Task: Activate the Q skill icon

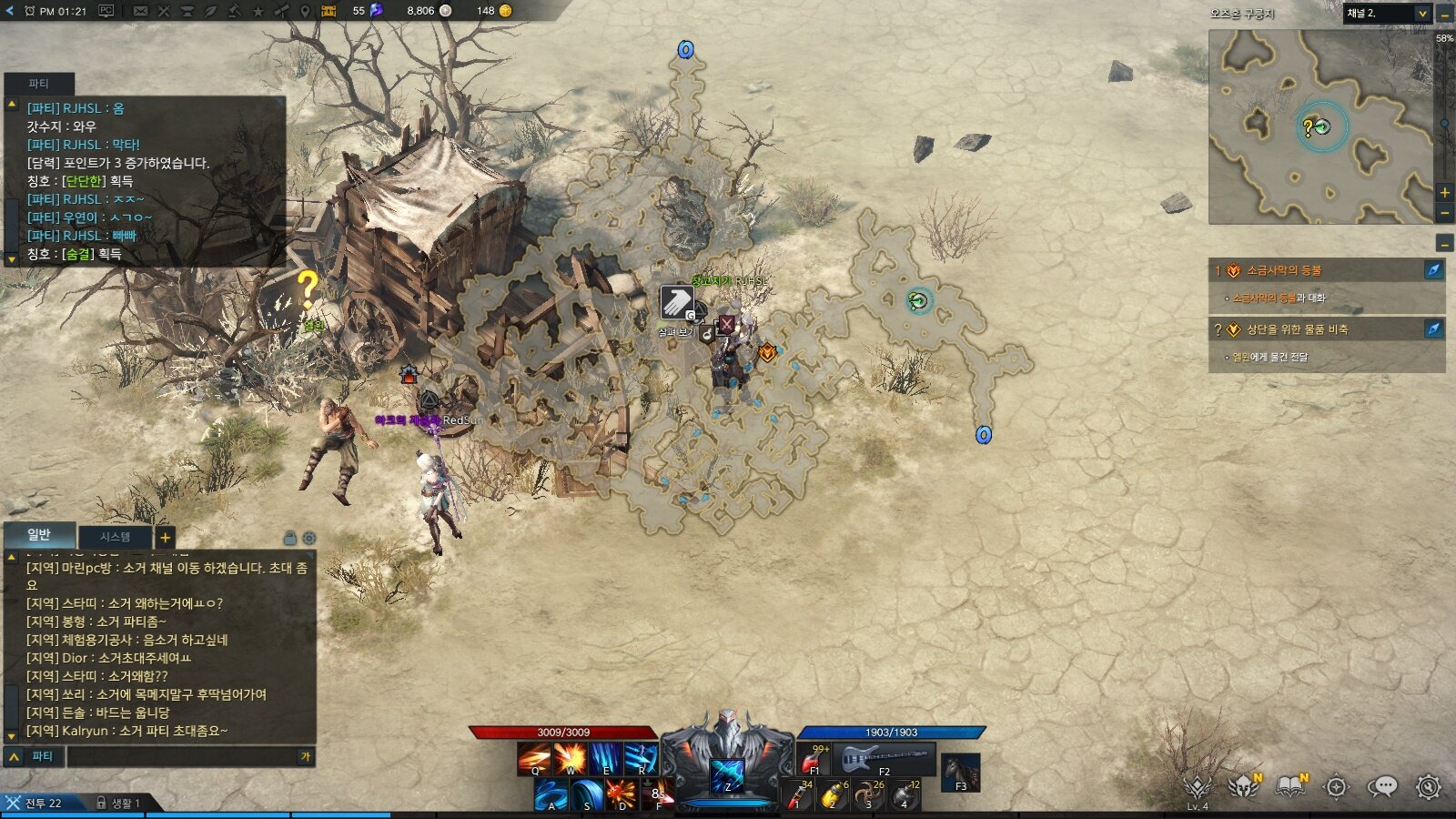Action: tap(534, 758)
